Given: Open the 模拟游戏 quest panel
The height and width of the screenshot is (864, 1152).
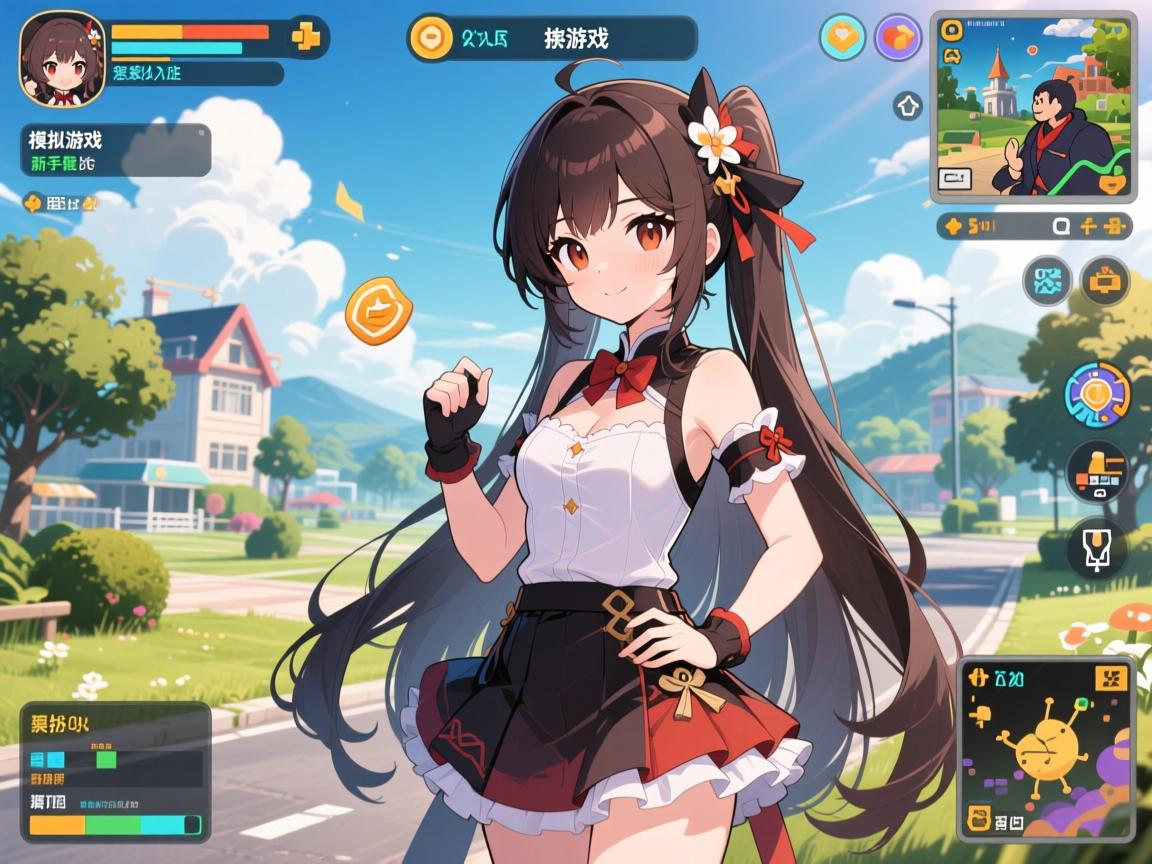Looking at the screenshot, I should pos(115,150).
